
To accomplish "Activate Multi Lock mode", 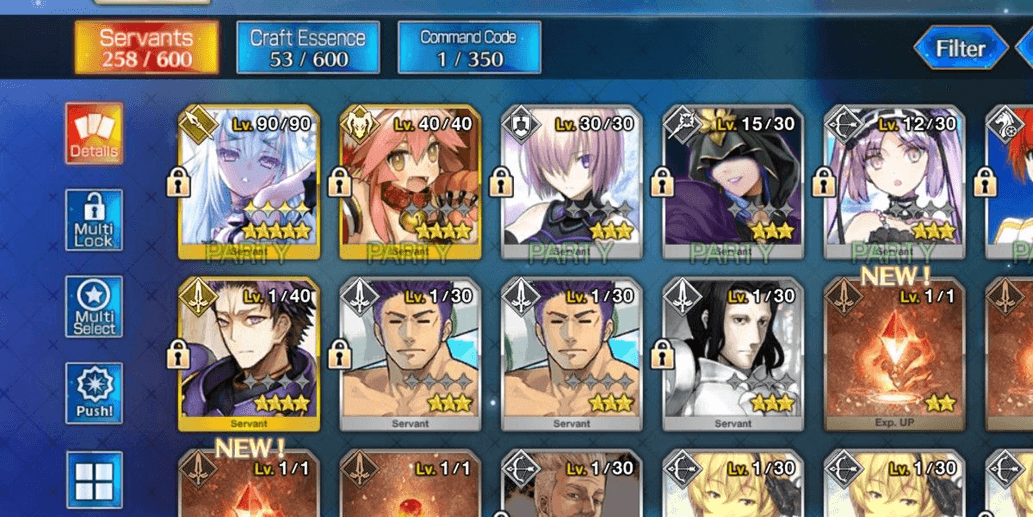I will tap(94, 221).
